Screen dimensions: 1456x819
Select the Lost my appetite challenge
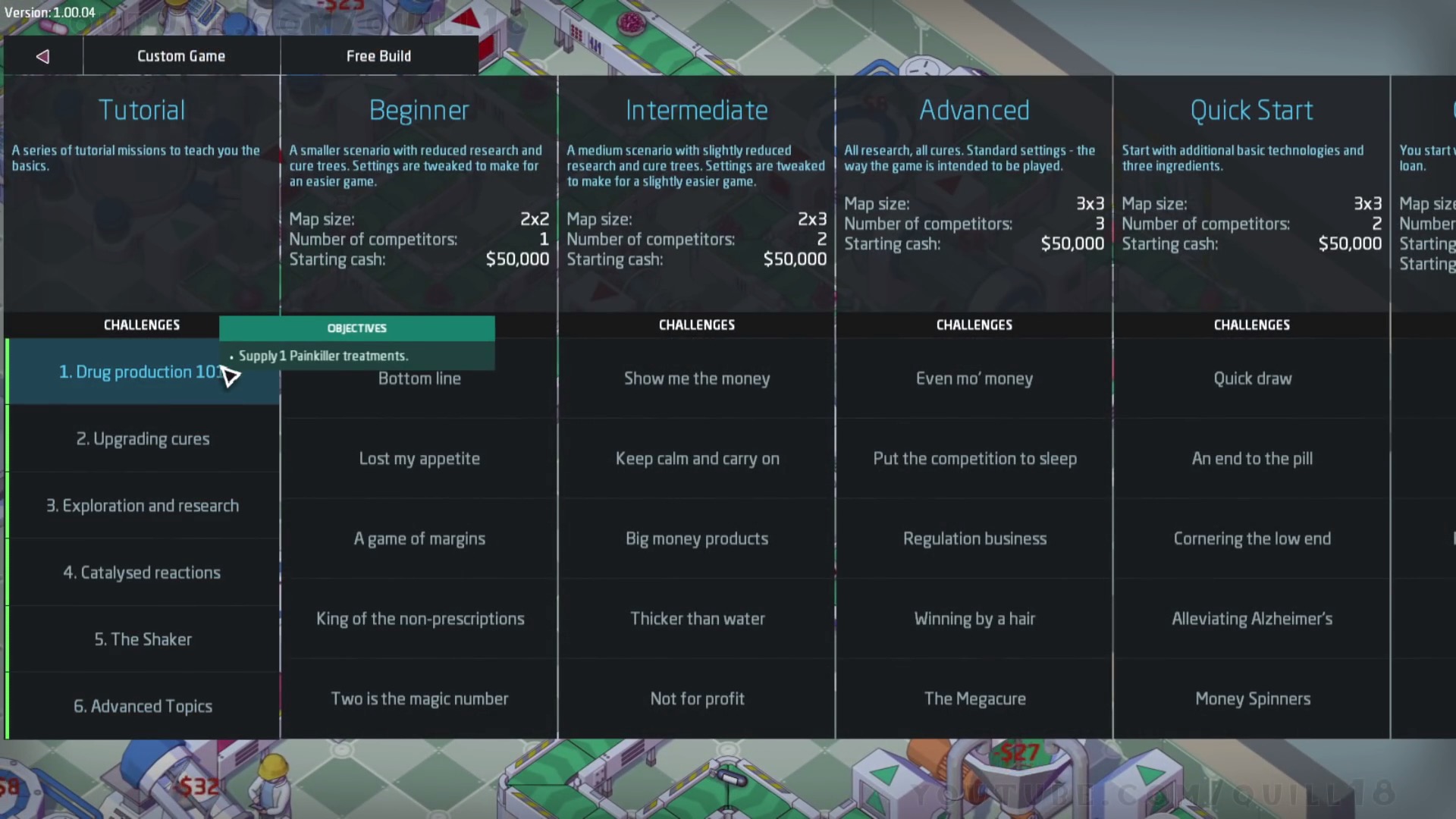(x=419, y=459)
